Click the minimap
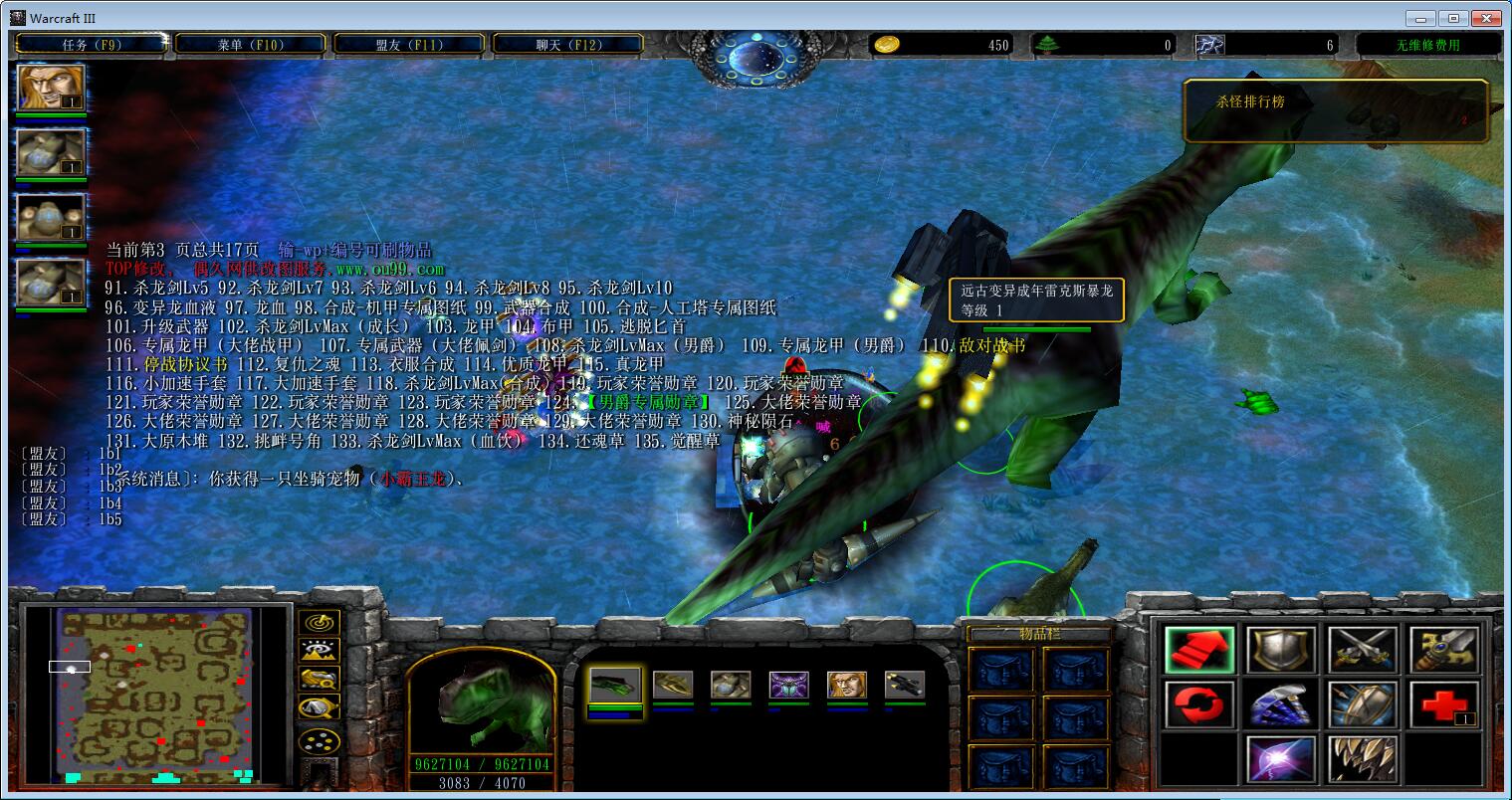The height and width of the screenshot is (800, 1512). (153, 695)
